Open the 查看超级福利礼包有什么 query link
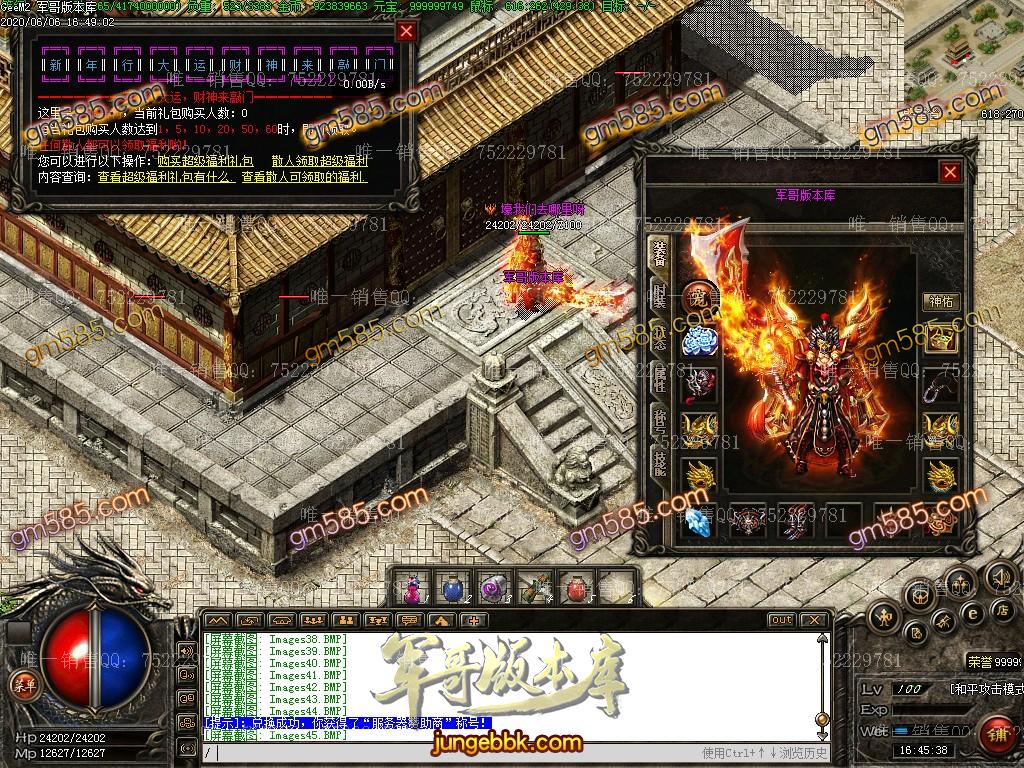Image resolution: width=1024 pixels, height=768 pixels. point(166,177)
